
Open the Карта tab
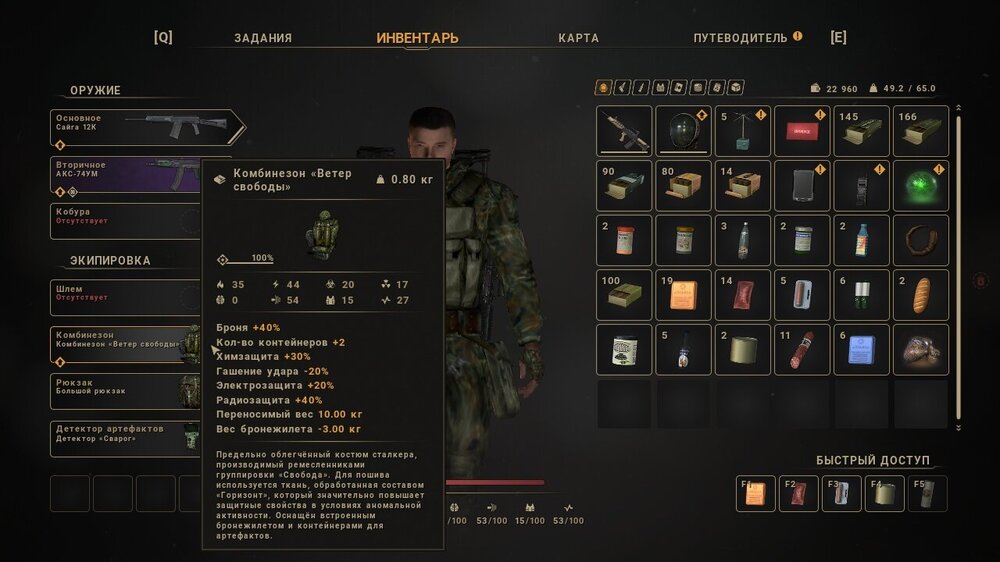pyautogui.click(x=579, y=38)
